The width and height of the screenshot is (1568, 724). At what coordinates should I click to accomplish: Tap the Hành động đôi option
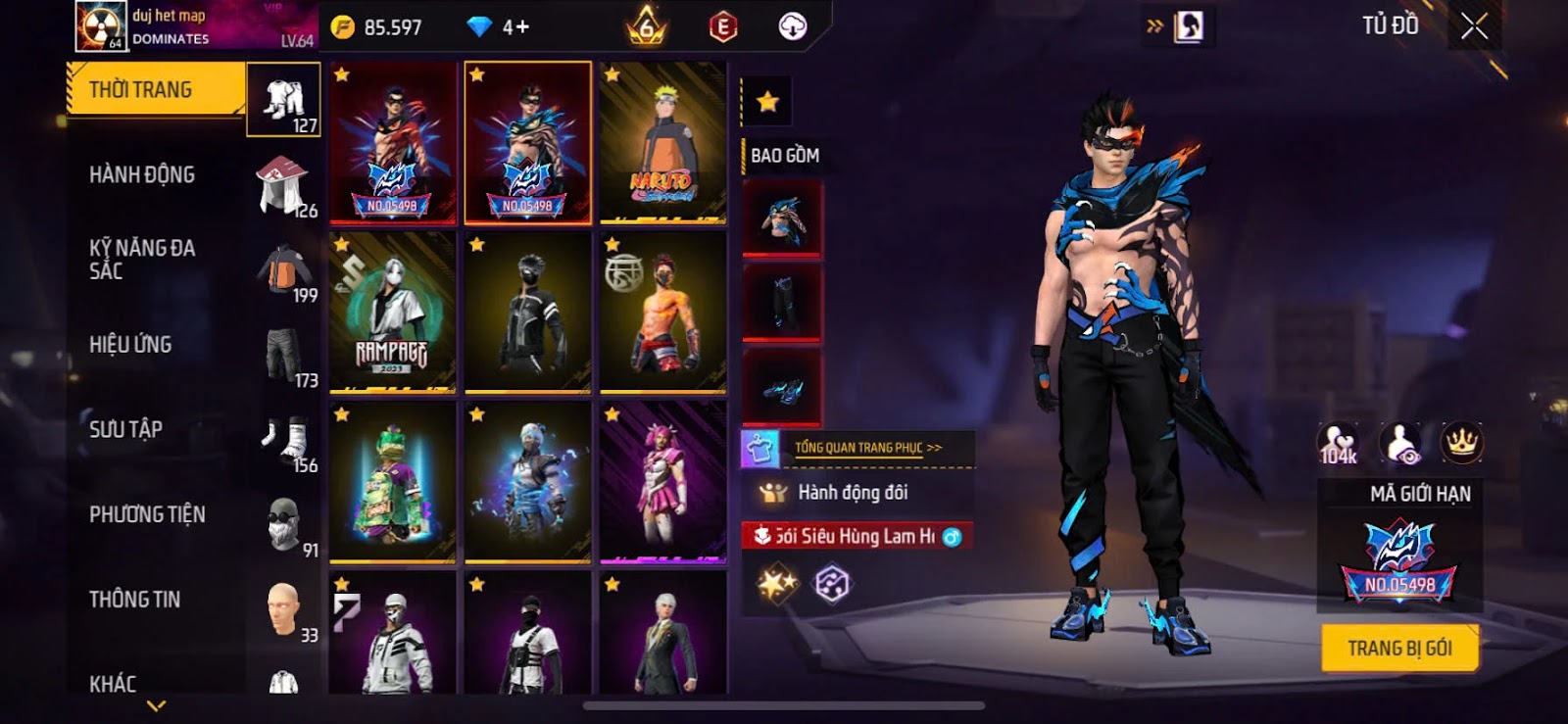853,493
